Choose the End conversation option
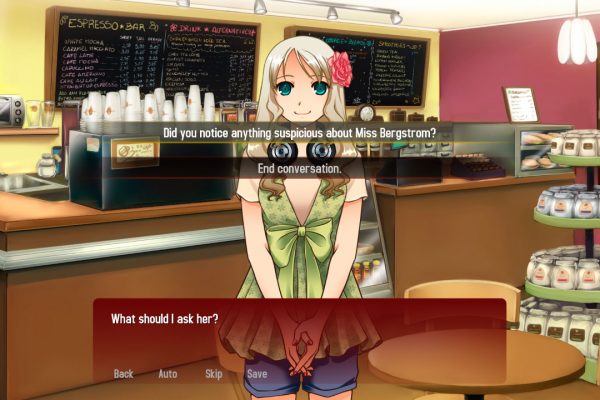Image resolution: width=600 pixels, height=400 pixels. tap(300, 168)
